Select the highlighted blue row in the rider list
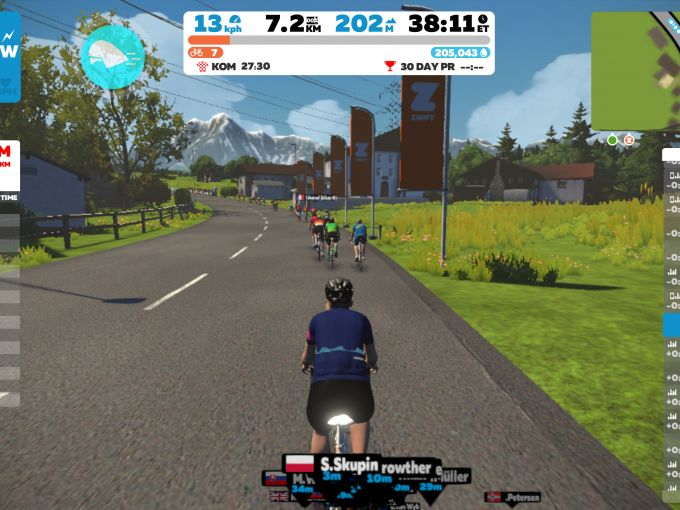Viewport: 680px width, 510px height. point(671,325)
